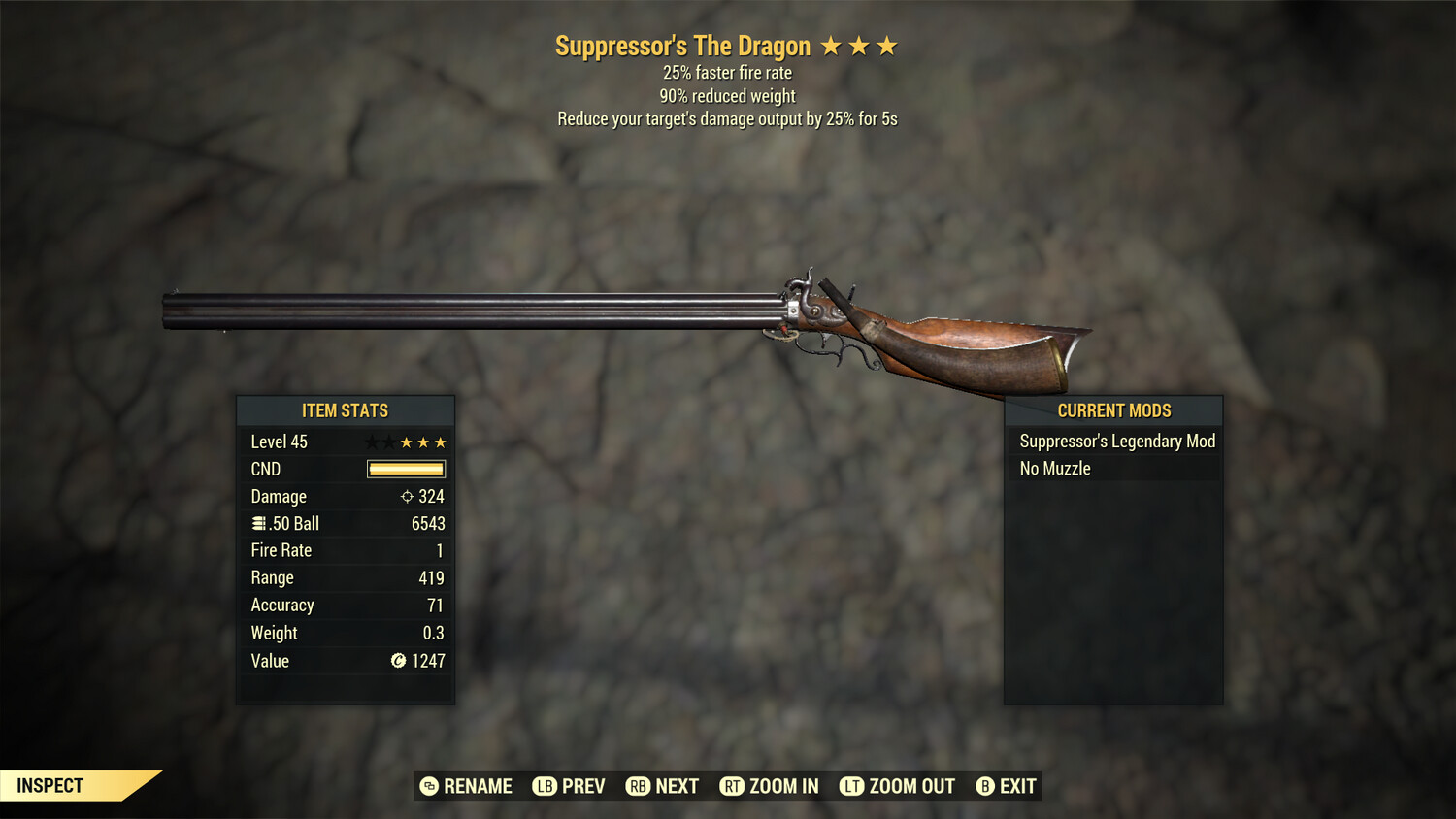The image size is (1456, 819).
Task: Go to the PREV item
Action: click(570, 786)
